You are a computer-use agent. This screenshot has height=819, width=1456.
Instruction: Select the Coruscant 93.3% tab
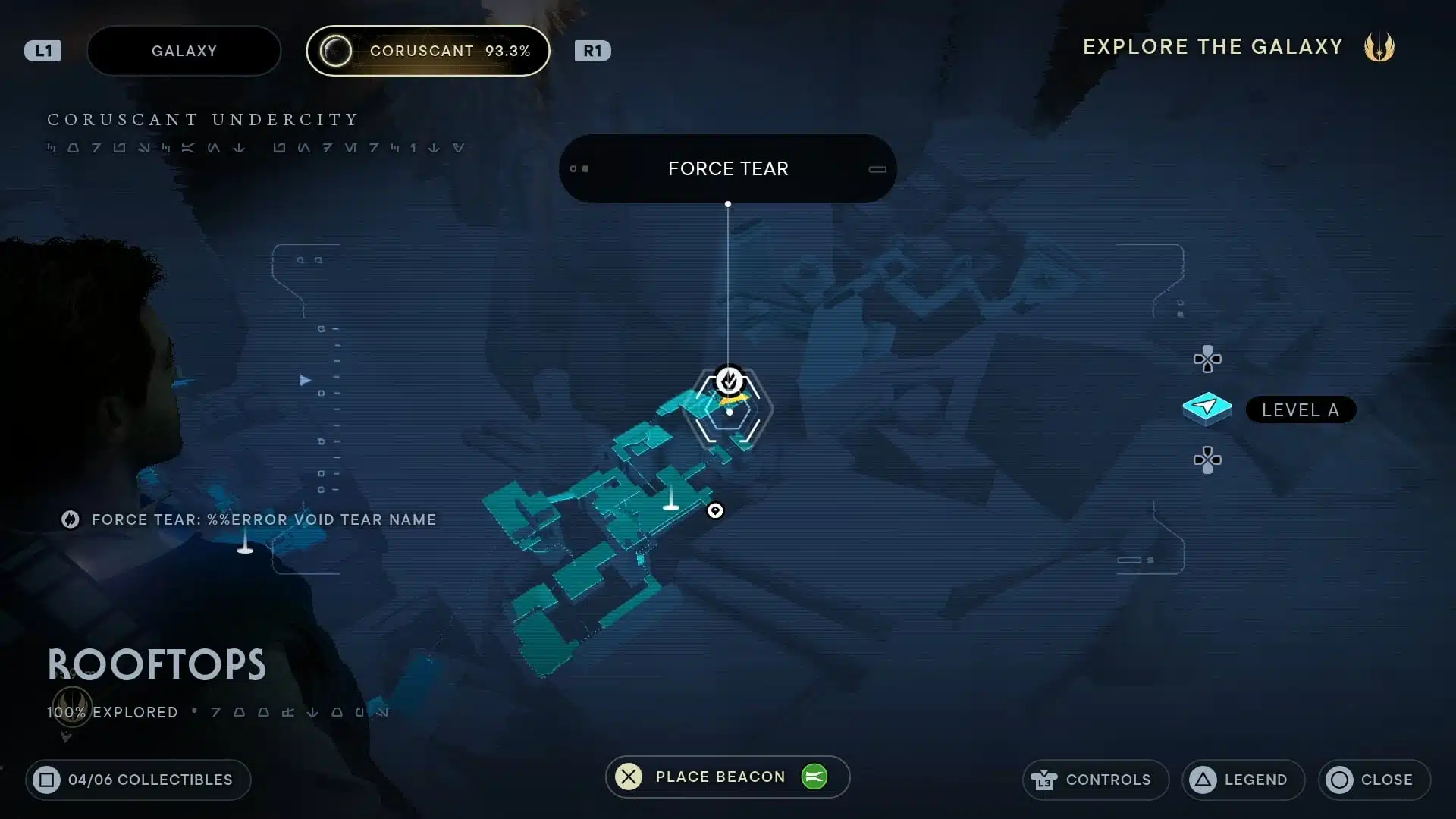pos(428,51)
